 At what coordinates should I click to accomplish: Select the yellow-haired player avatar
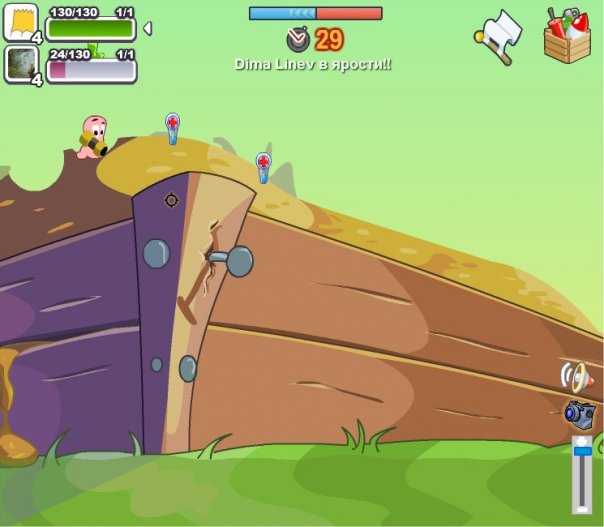click(20, 21)
